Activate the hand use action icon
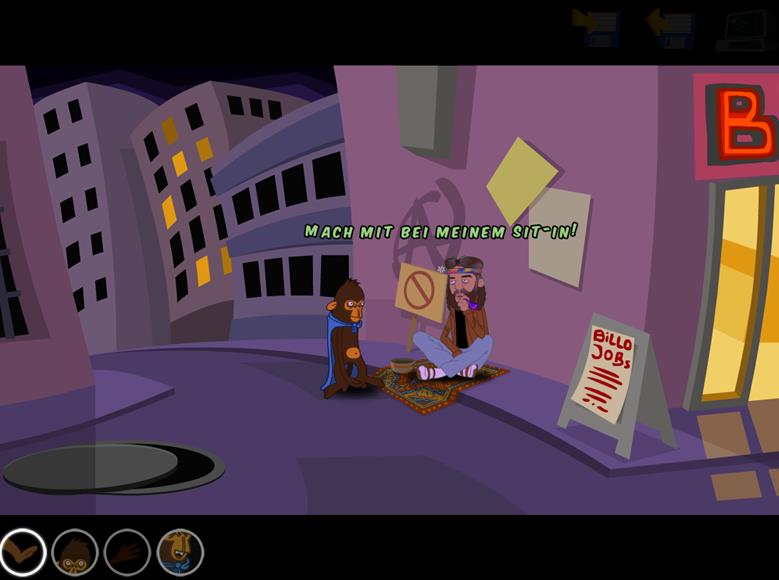 tap(127, 551)
